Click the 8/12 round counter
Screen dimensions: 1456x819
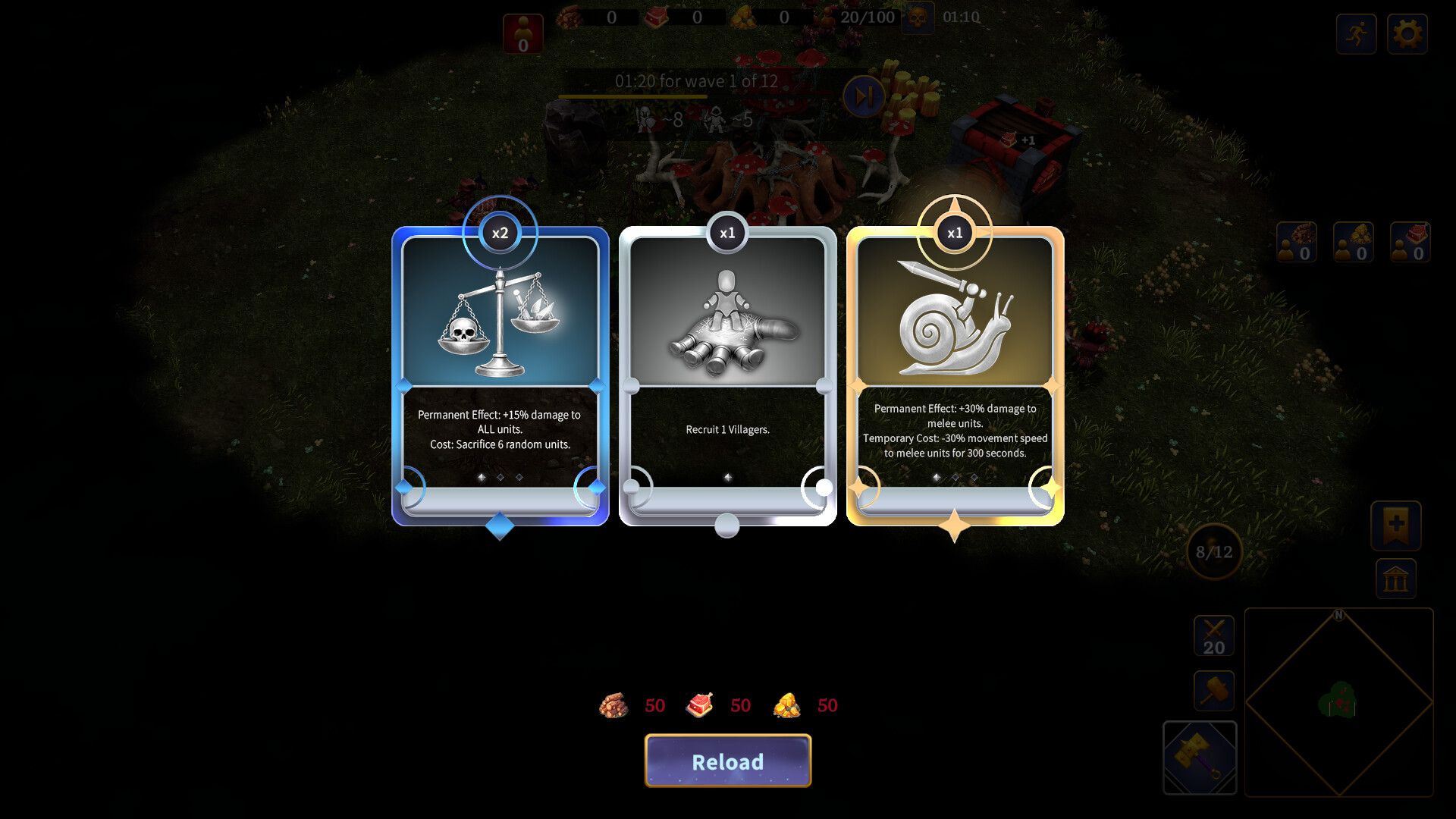pos(1213,553)
